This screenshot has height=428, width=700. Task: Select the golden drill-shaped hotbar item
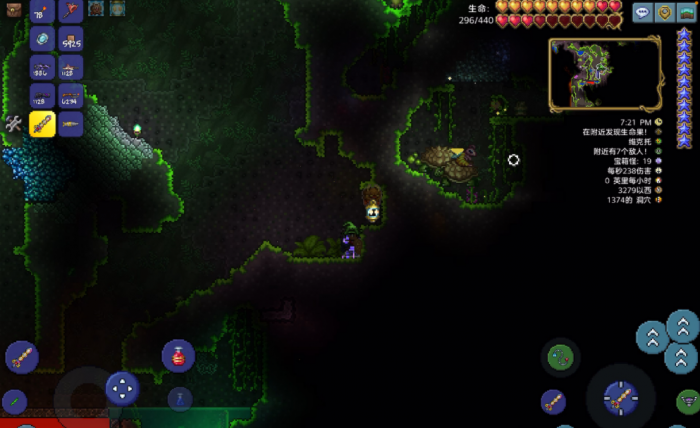coord(70,124)
